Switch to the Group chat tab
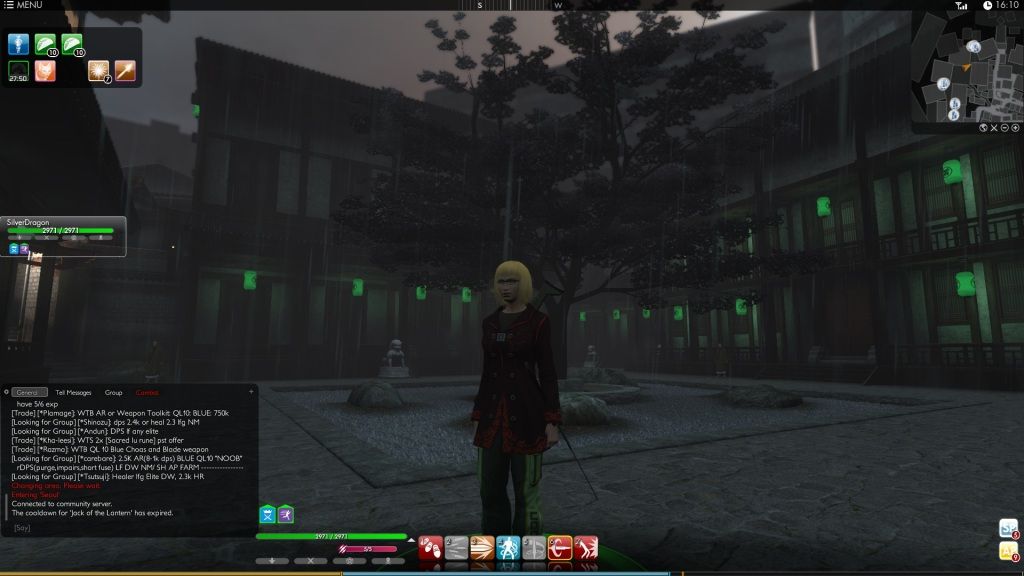Viewport: 1024px width, 576px height. (x=114, y=393)
